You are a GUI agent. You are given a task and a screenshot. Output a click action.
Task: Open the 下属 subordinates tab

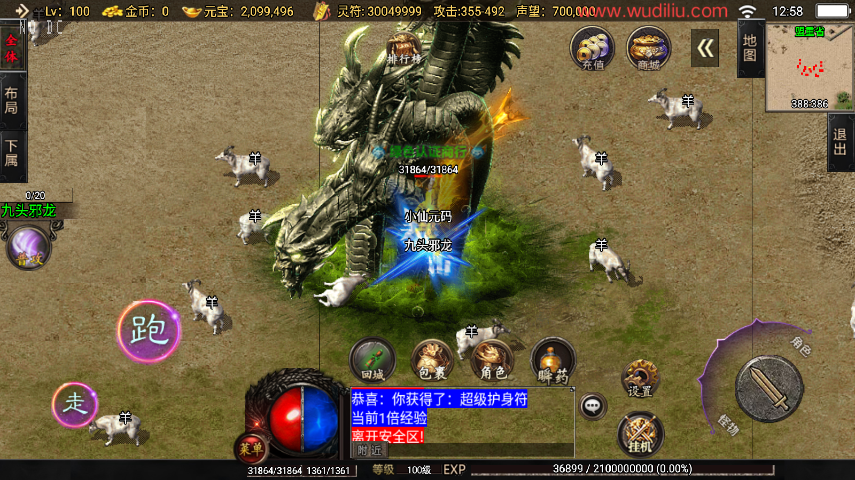point(12,152)
